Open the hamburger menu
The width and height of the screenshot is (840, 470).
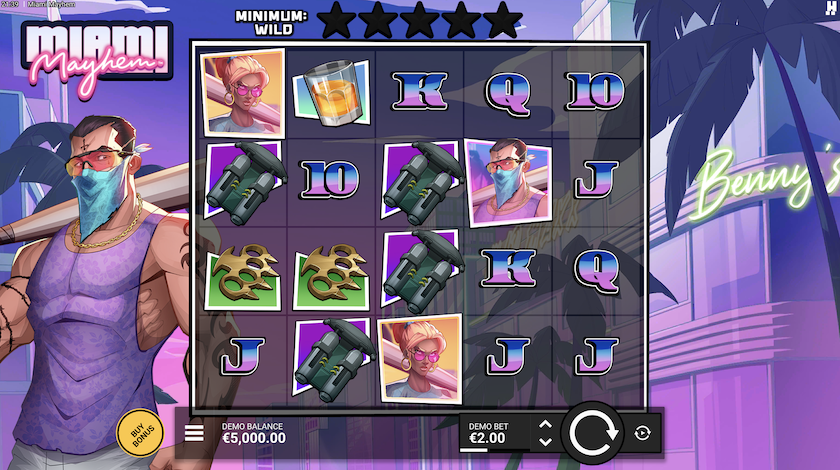point(195,433)
